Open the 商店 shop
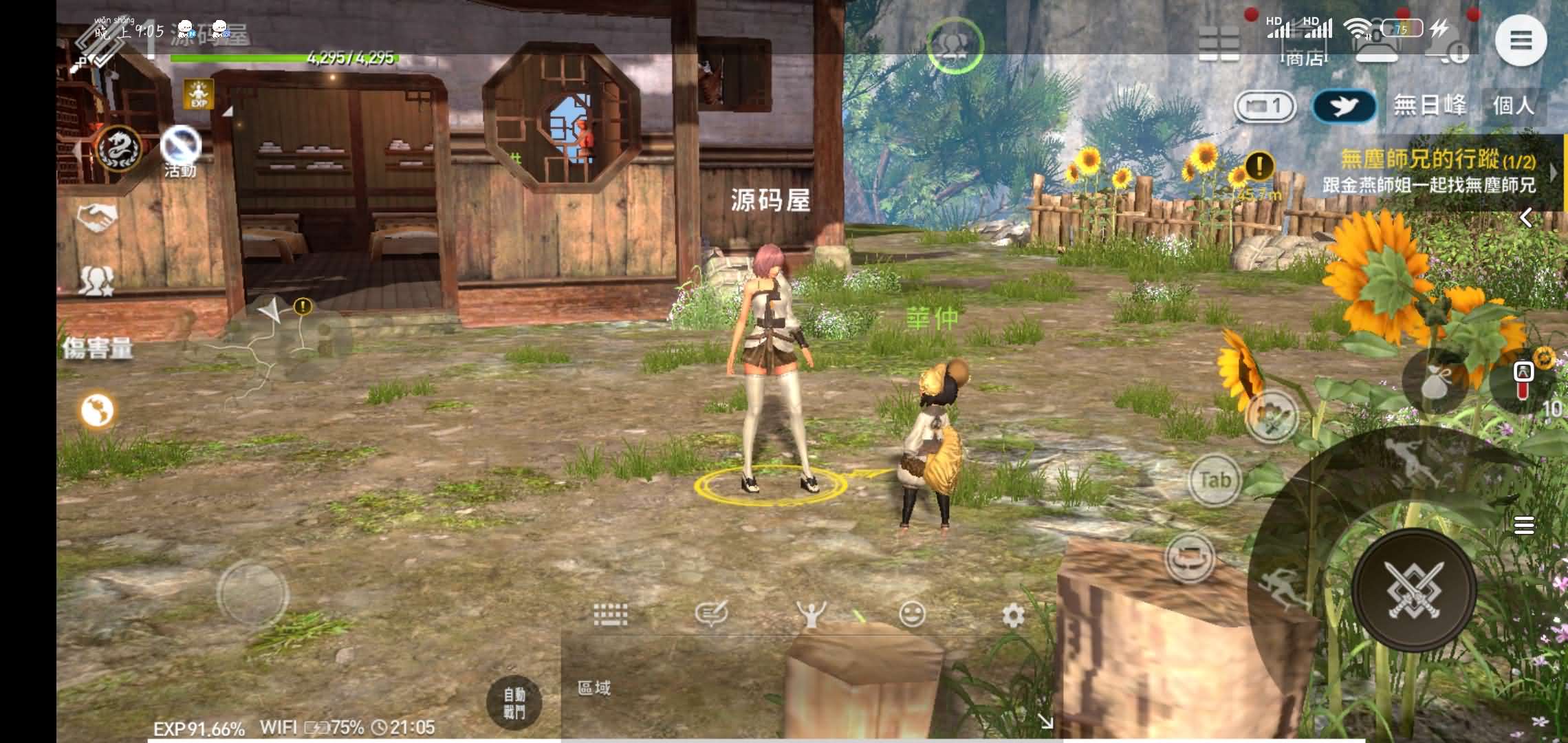The image size is (1568, 743). pyautogui.click(x=1304, y=58)
